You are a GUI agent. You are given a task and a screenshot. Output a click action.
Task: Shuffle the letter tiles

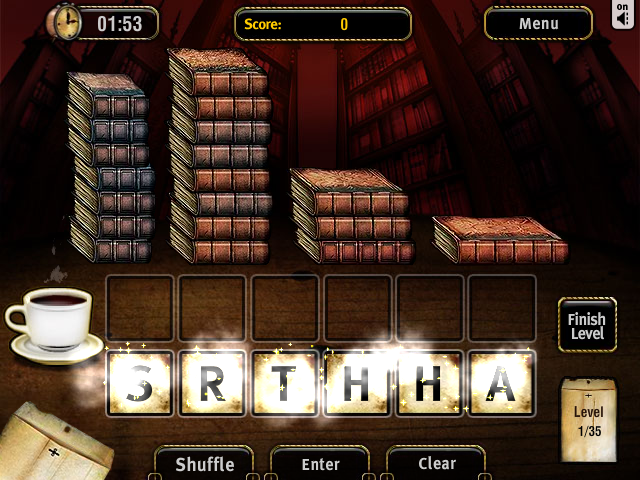[205, 464]
